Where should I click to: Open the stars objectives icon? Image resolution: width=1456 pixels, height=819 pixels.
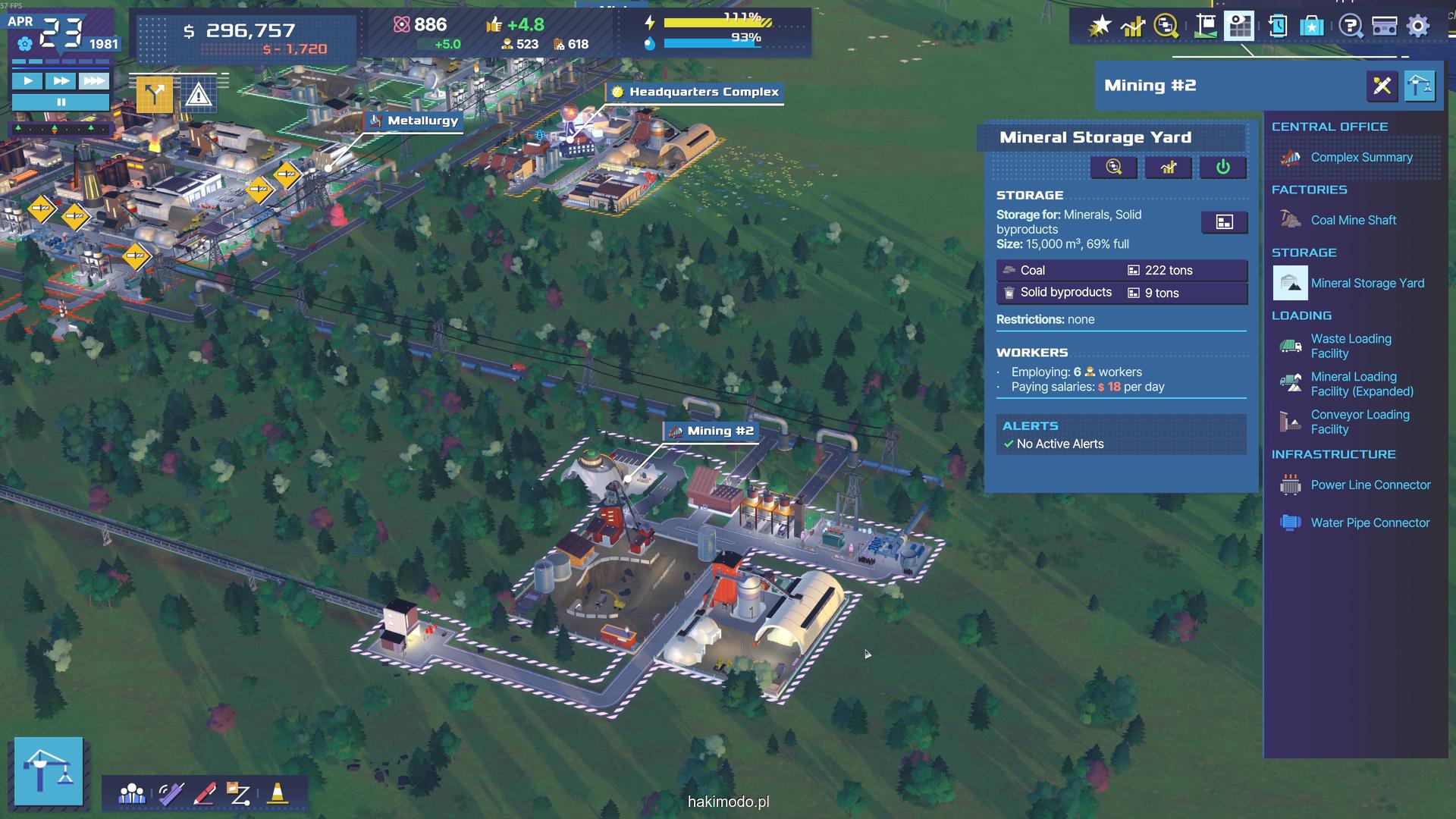tap(1100, 27)
